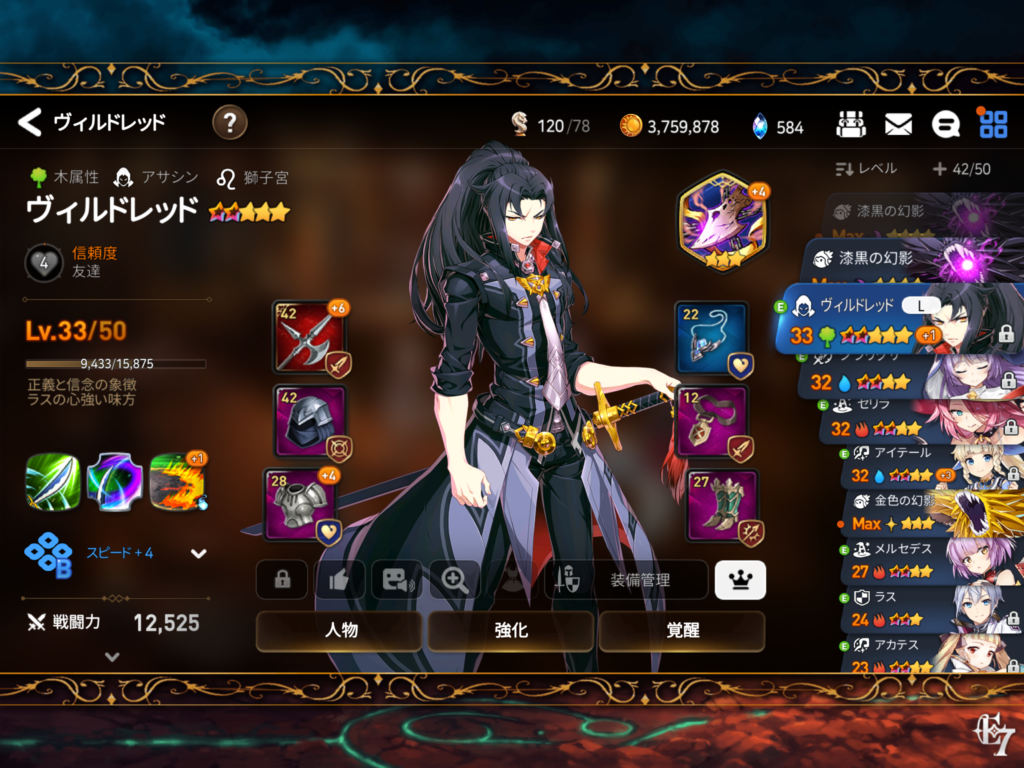
Task: Expand the スピード+4 set effect dropdown
Action: [198, 553]
